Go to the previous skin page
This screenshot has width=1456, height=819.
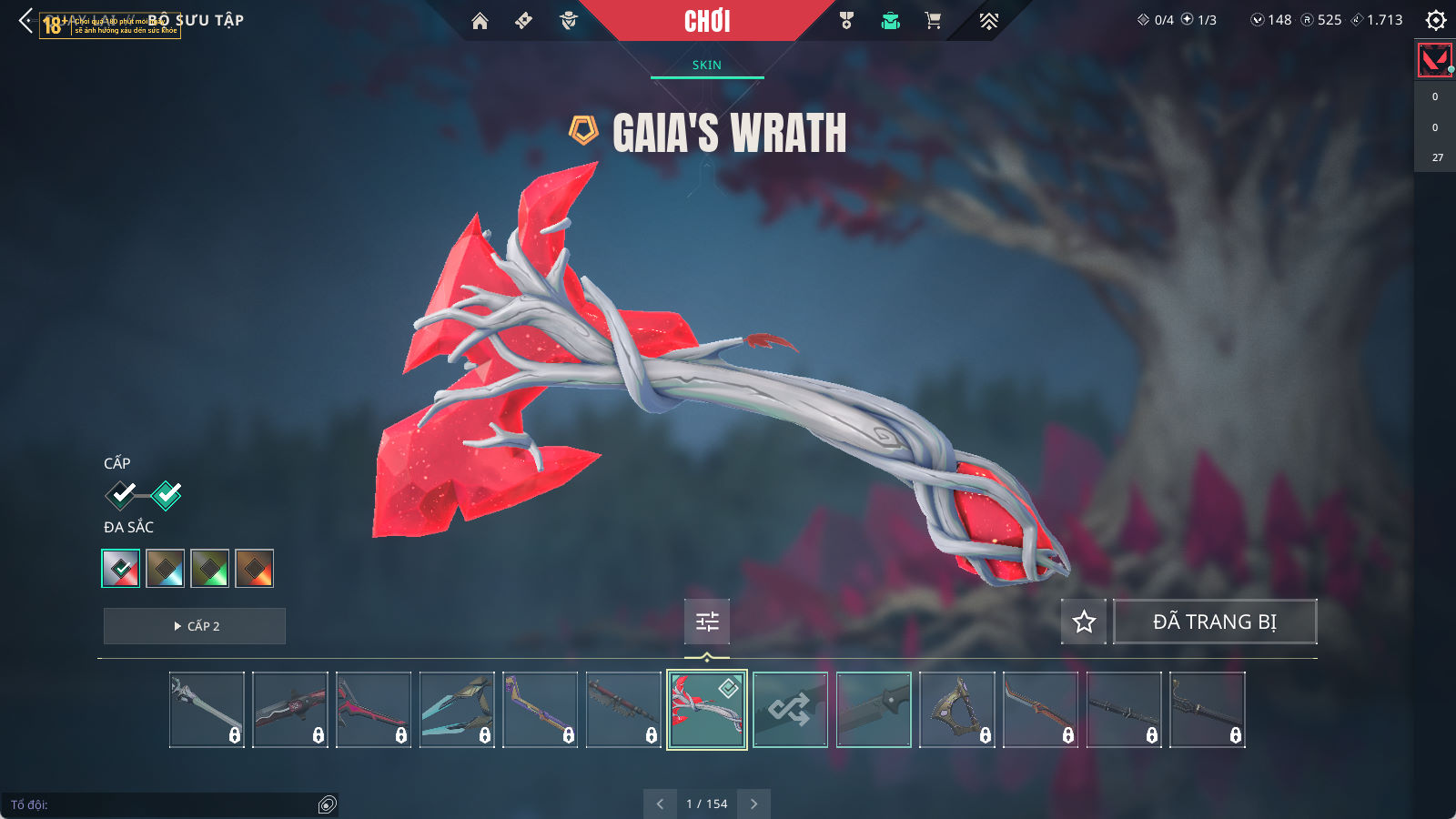click(660, 804)
